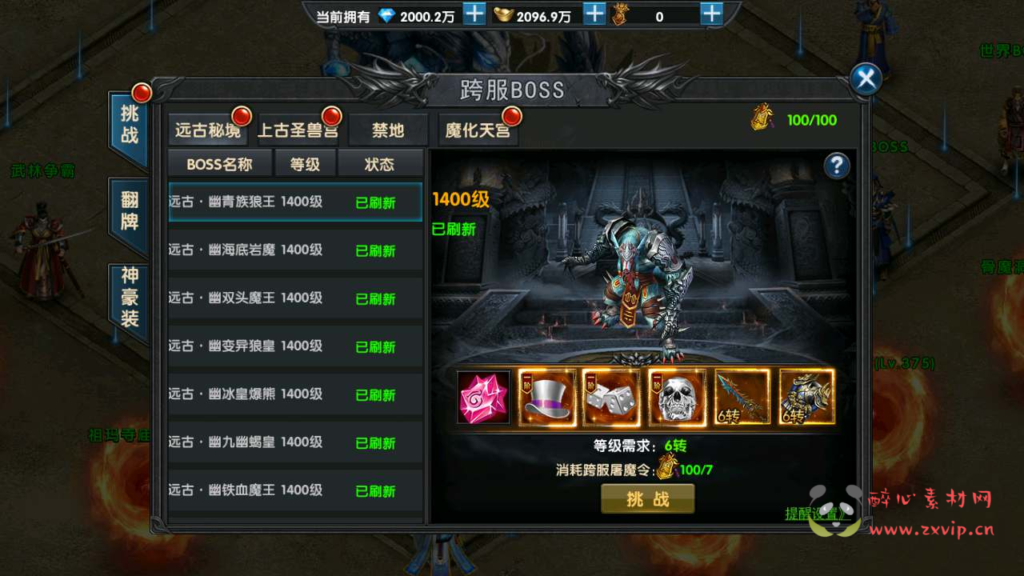Select the 远古·幽双头魔王 boss row
The image size is (1024, 576).
pyautogui.click(x=295, y=298)
